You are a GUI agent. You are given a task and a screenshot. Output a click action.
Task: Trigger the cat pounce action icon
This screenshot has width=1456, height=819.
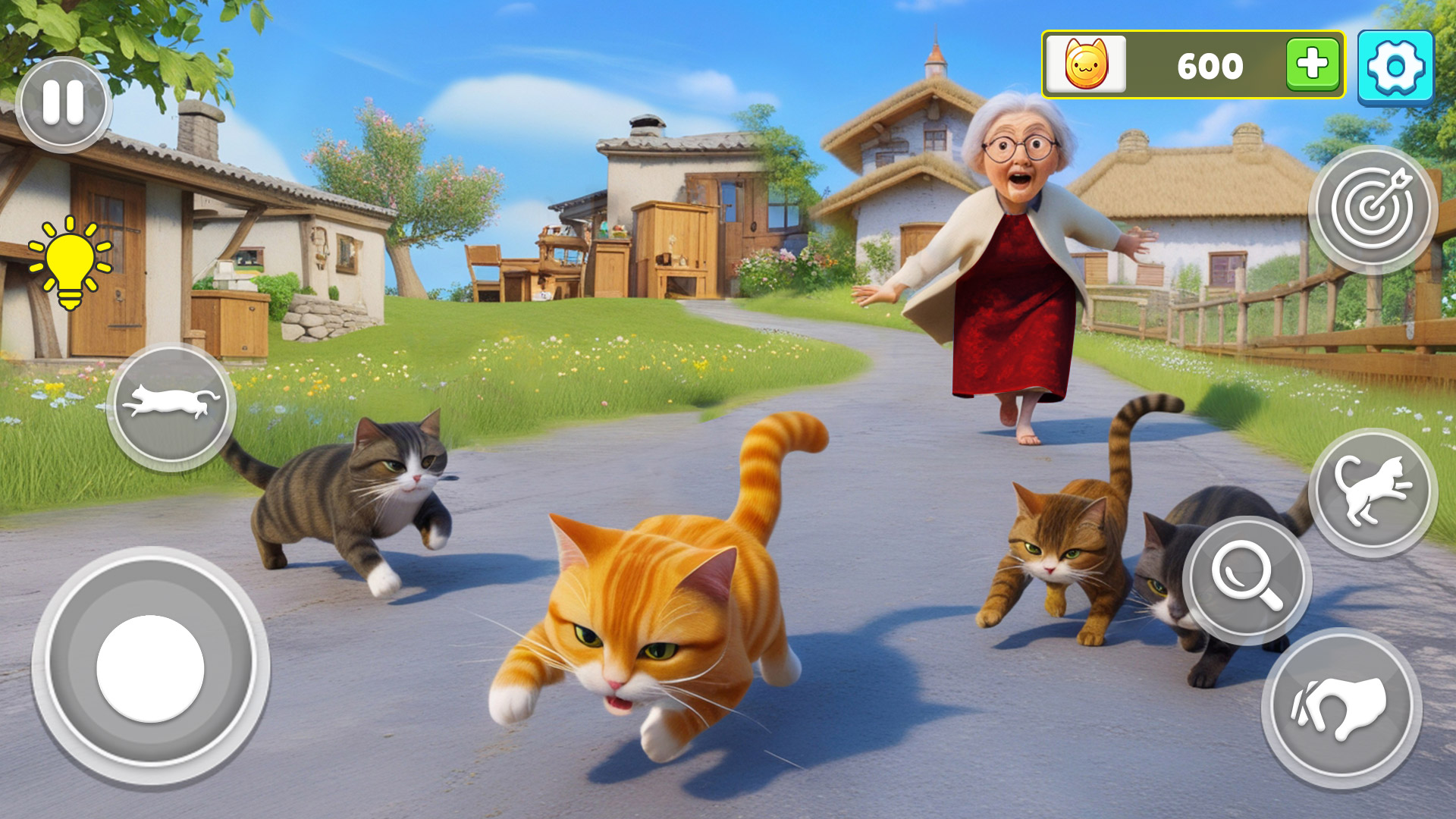click(x=1374, y=491)
